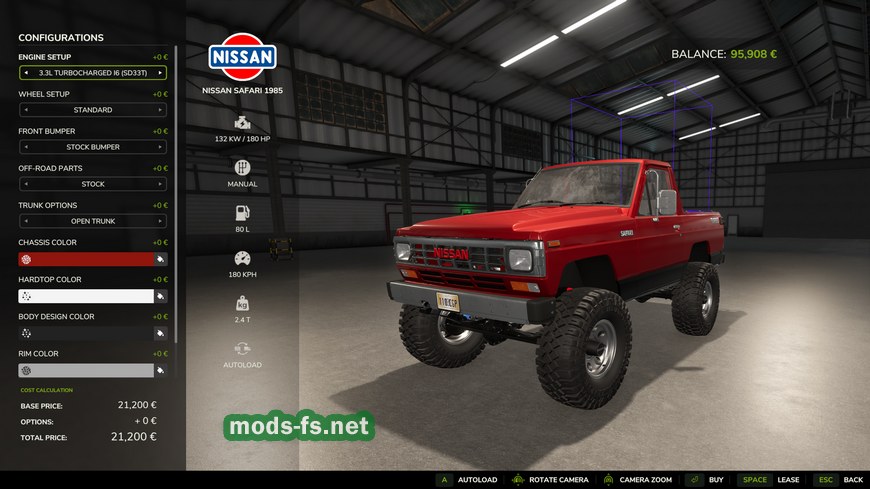Choose previous front bumper option

(x=25, y=147)
